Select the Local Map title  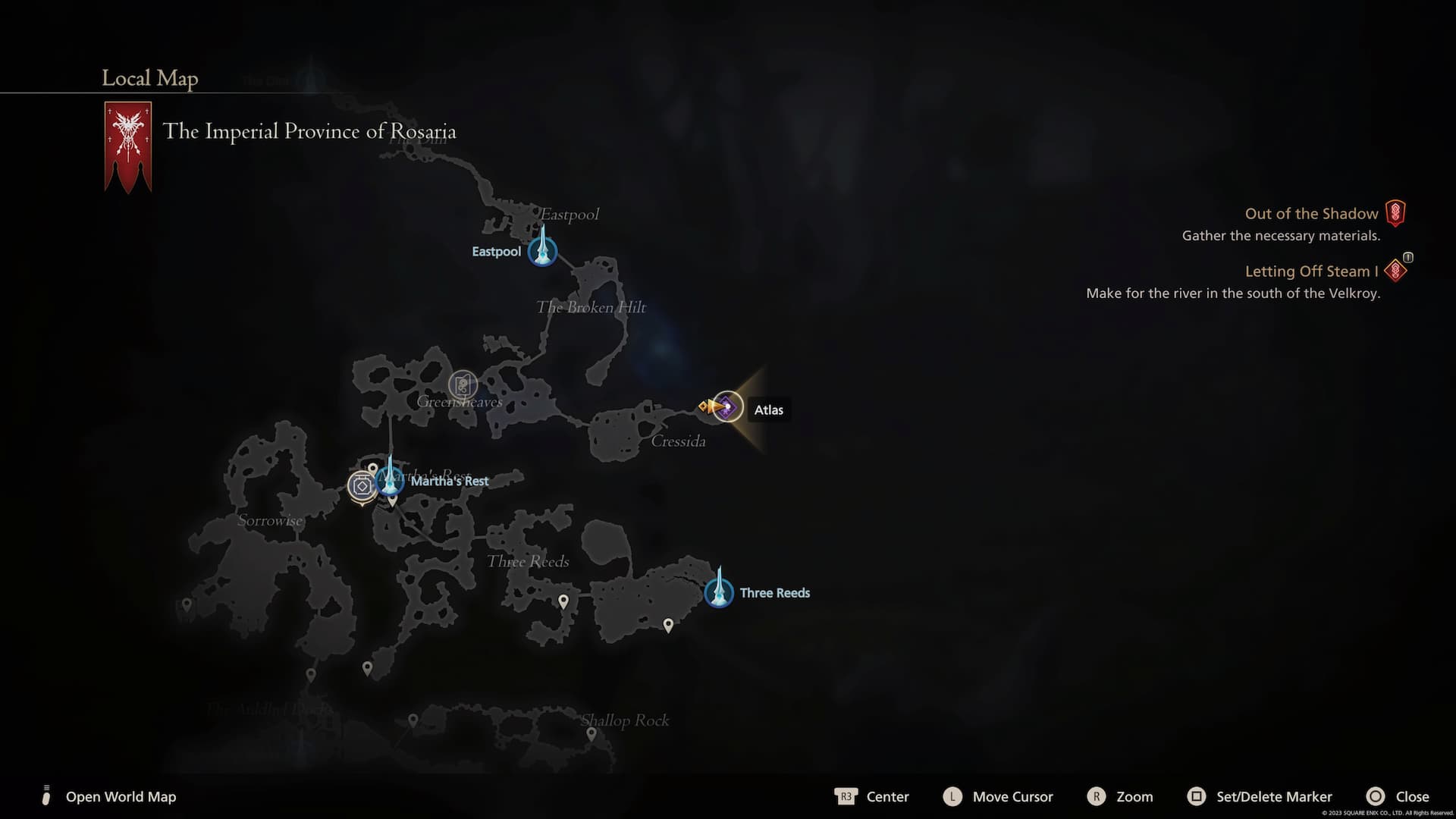(149, 78)
